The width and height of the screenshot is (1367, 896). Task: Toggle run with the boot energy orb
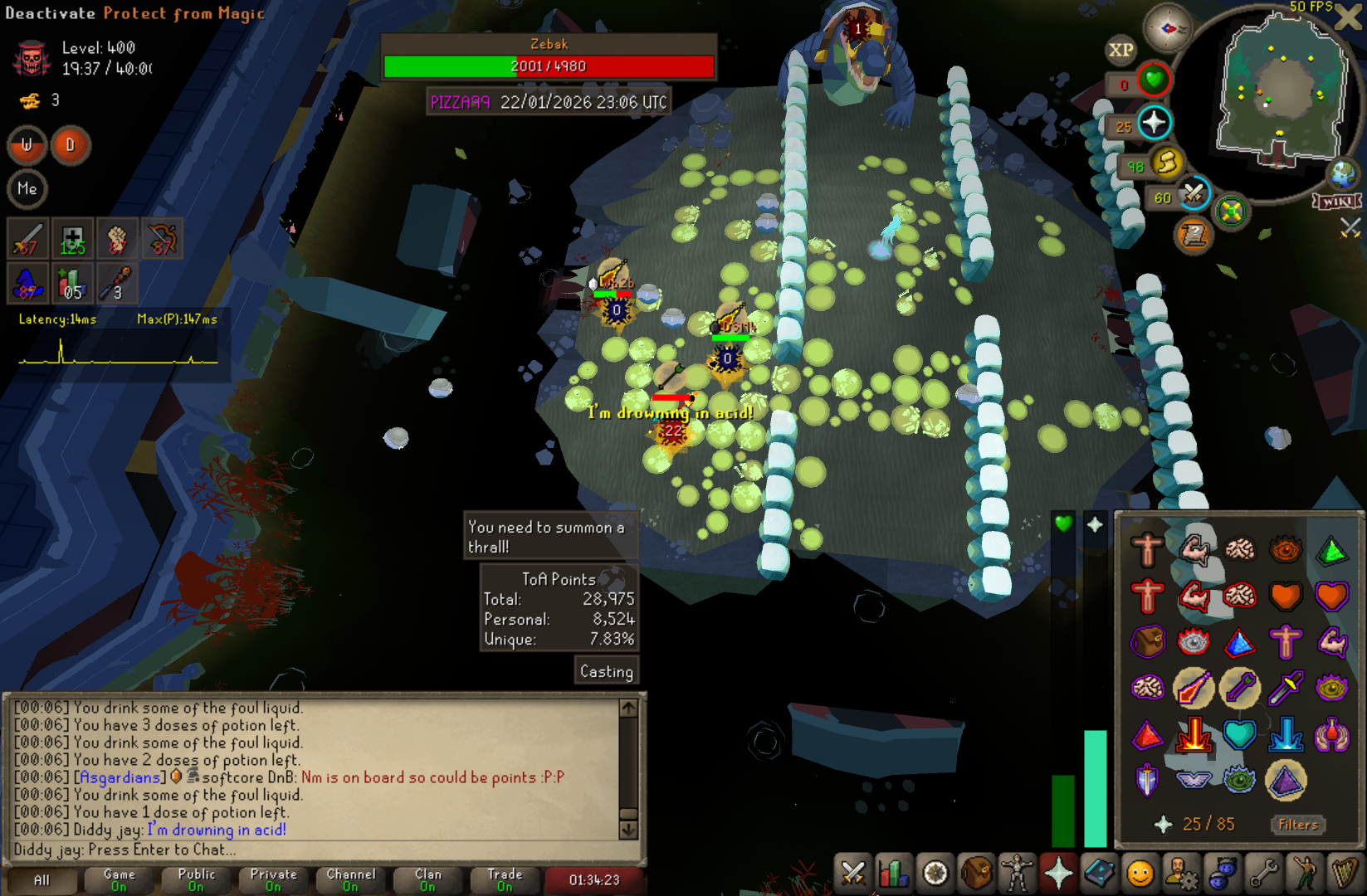[x=1166, y=163]
